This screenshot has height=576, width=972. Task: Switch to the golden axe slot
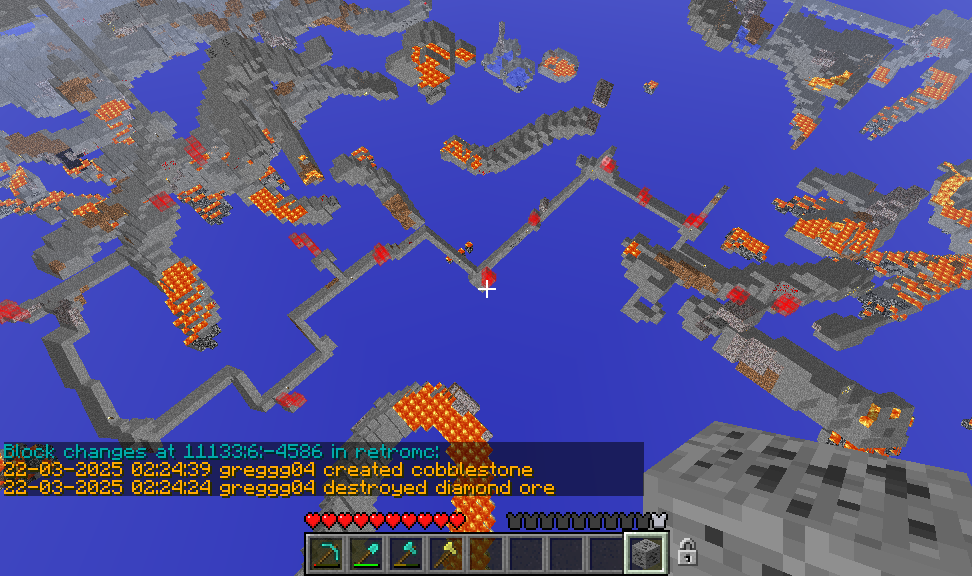446,554
